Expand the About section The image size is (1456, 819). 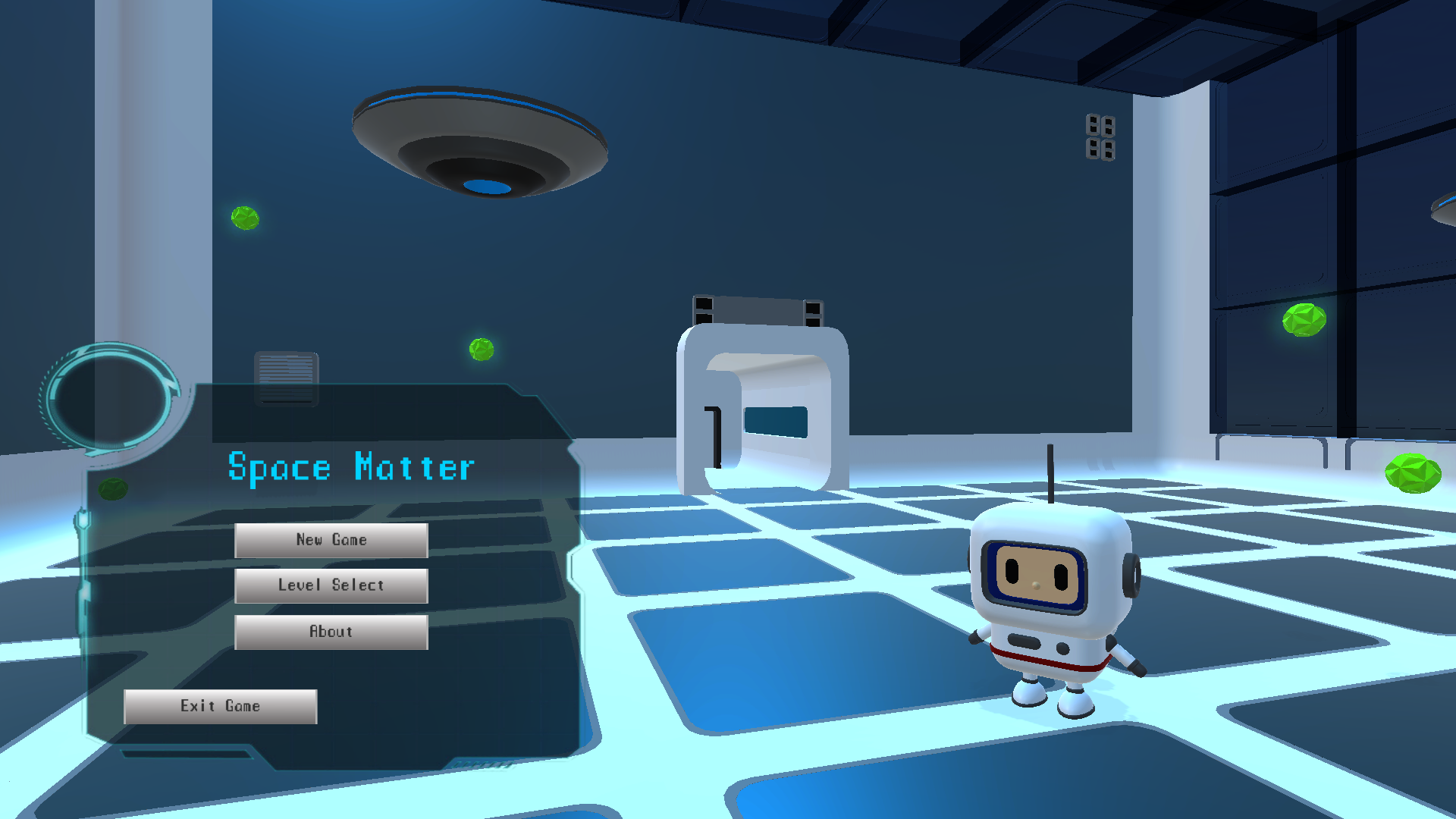(331, 632)
